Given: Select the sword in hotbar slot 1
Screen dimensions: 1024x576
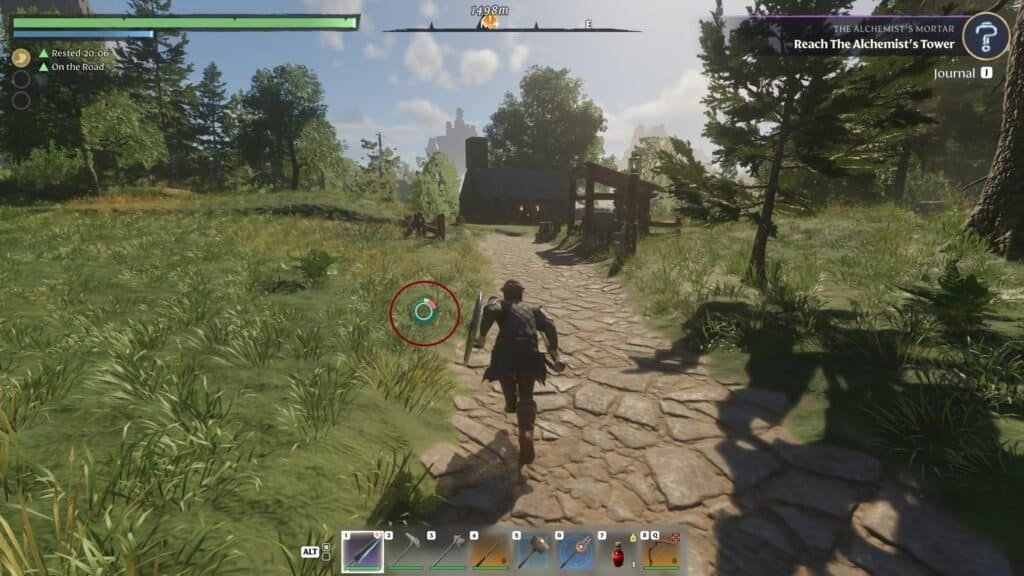Looking at the screenshot, I should coord(362,551).
